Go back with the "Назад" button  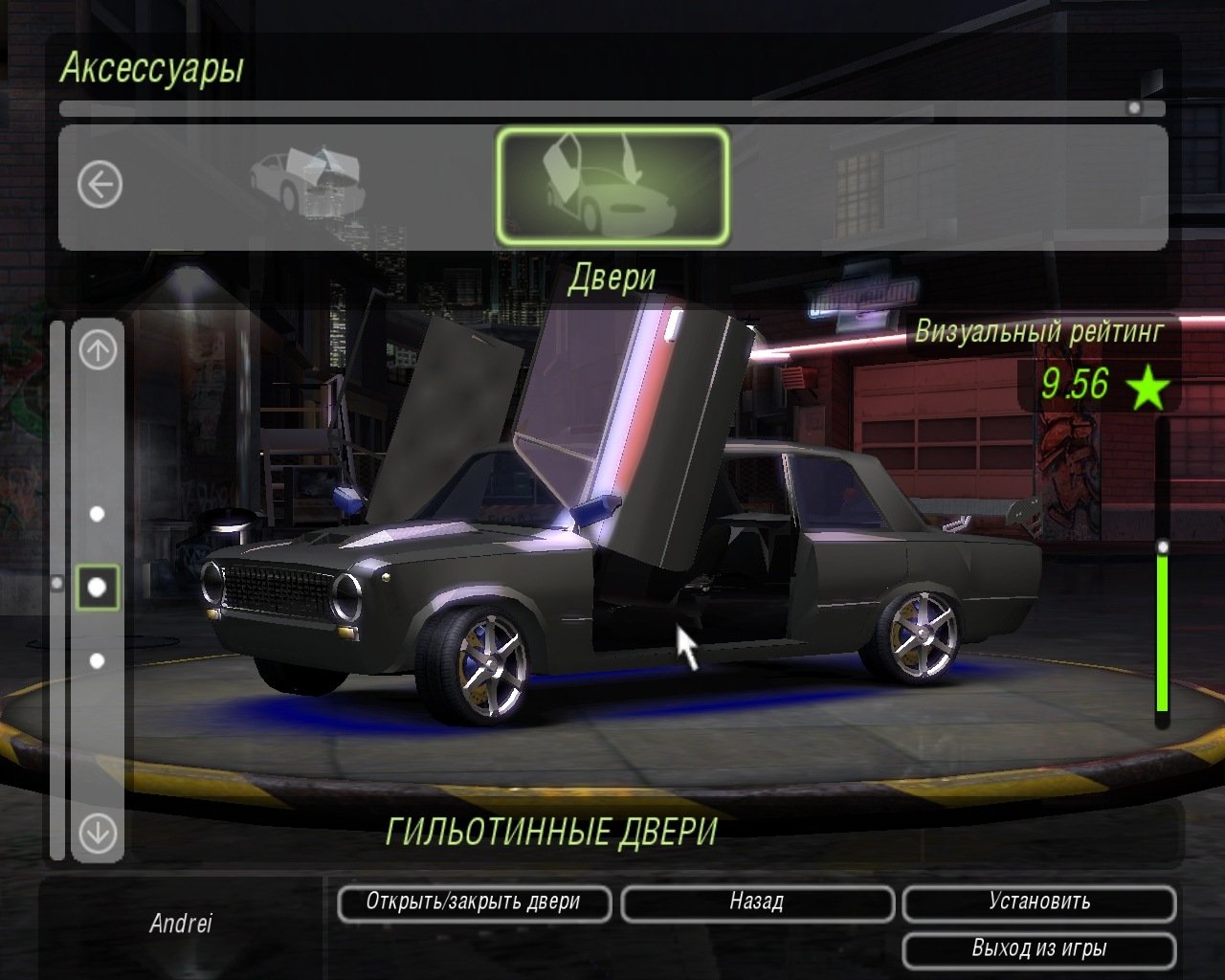pos(757,902)
